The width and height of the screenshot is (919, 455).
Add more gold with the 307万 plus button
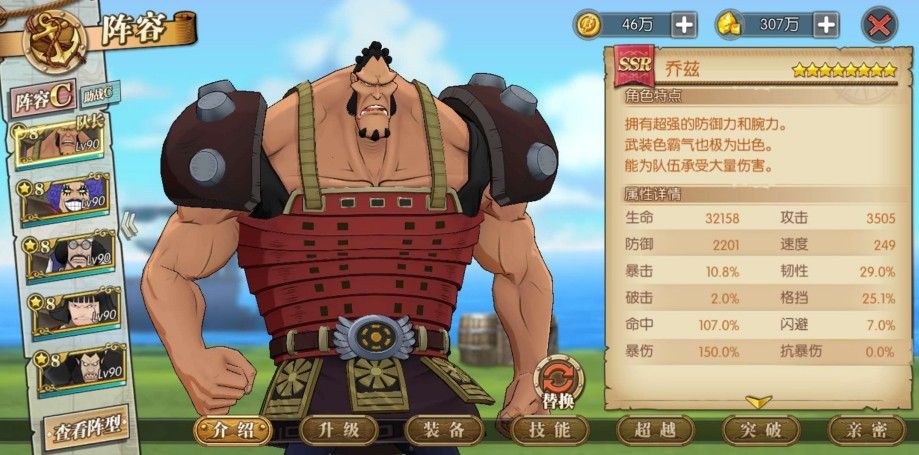[x=826, y=25]
